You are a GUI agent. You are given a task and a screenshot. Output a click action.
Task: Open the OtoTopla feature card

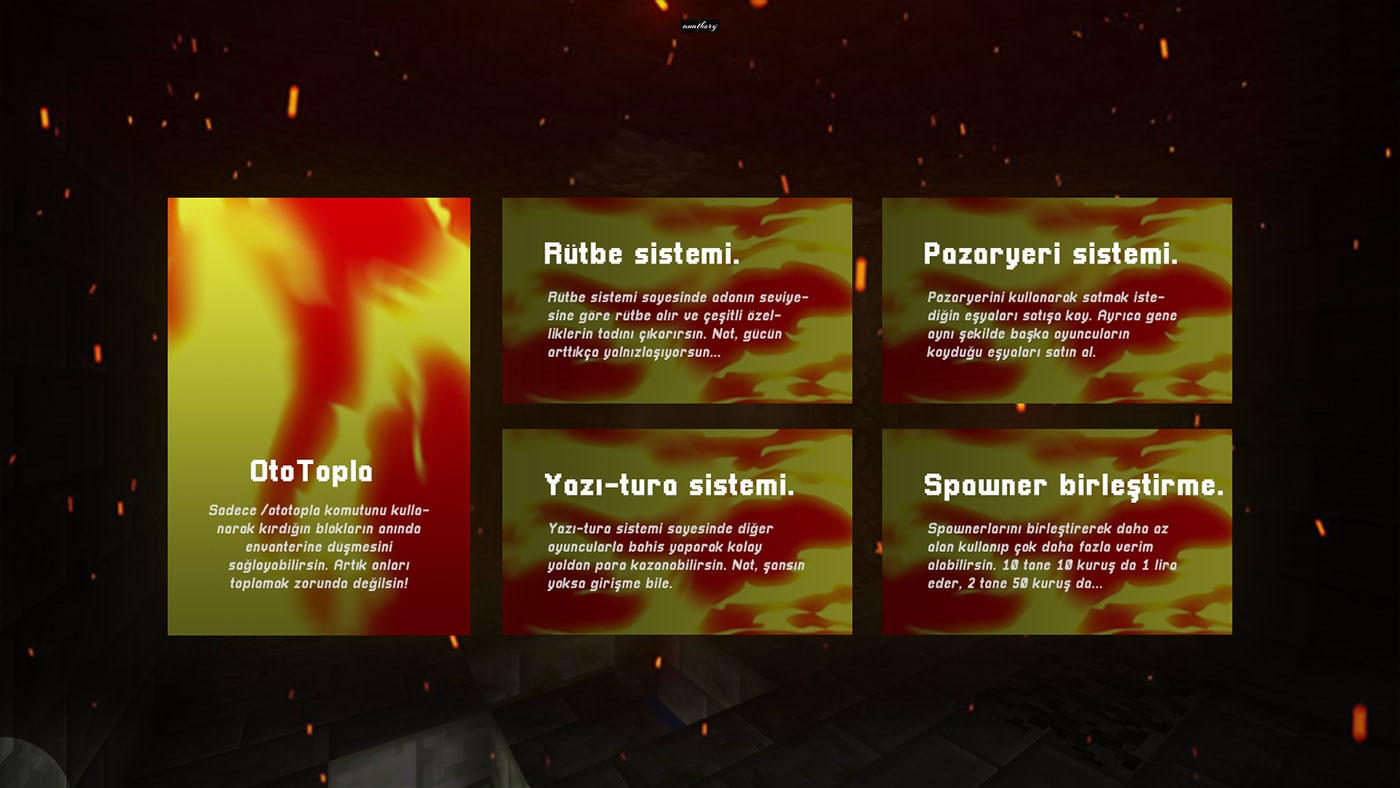(318, 416)
